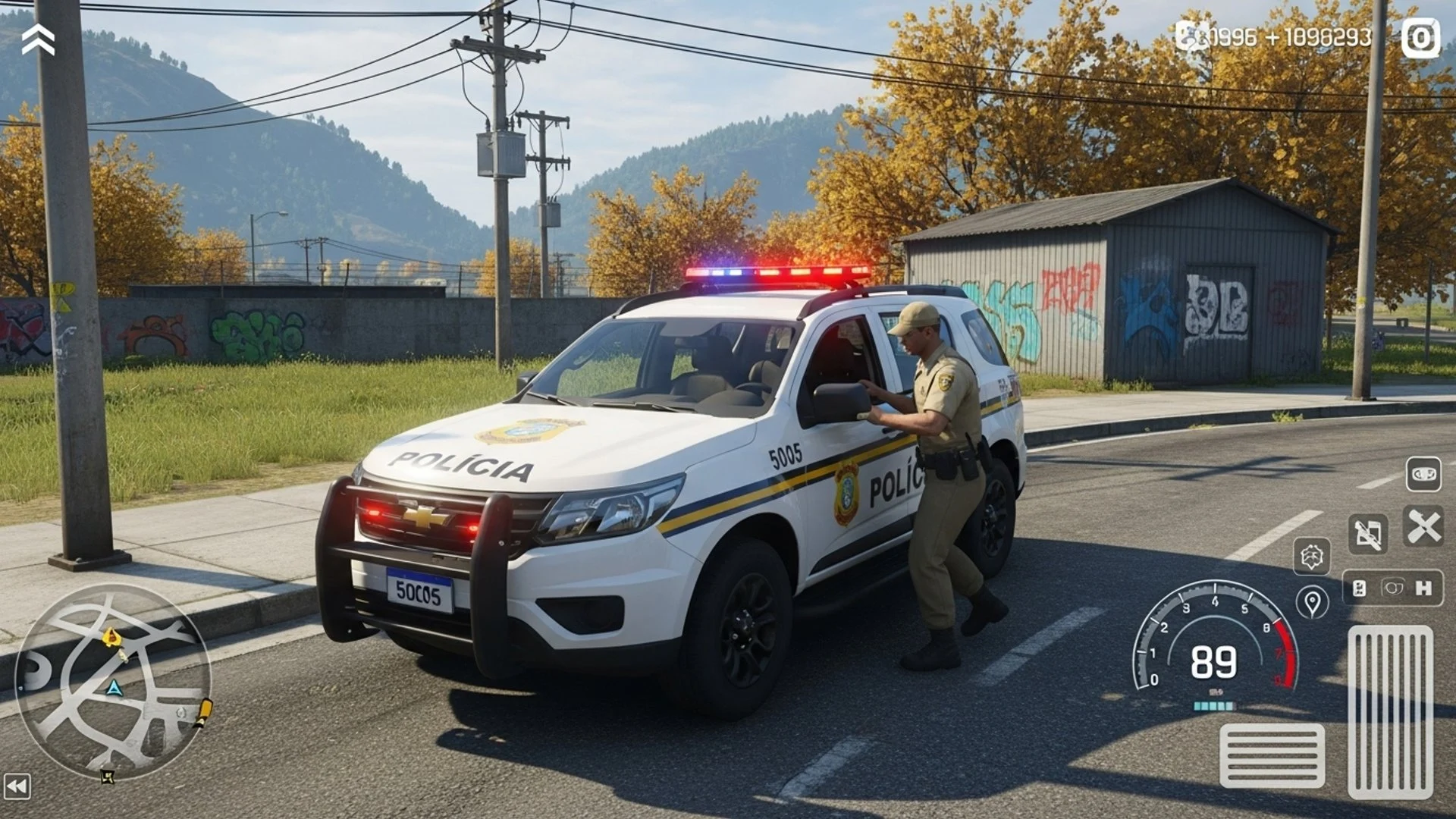Open the camera screenshot button
Image resolution: width=1456 pixels, height=819 pixels.
[1420, 38]
